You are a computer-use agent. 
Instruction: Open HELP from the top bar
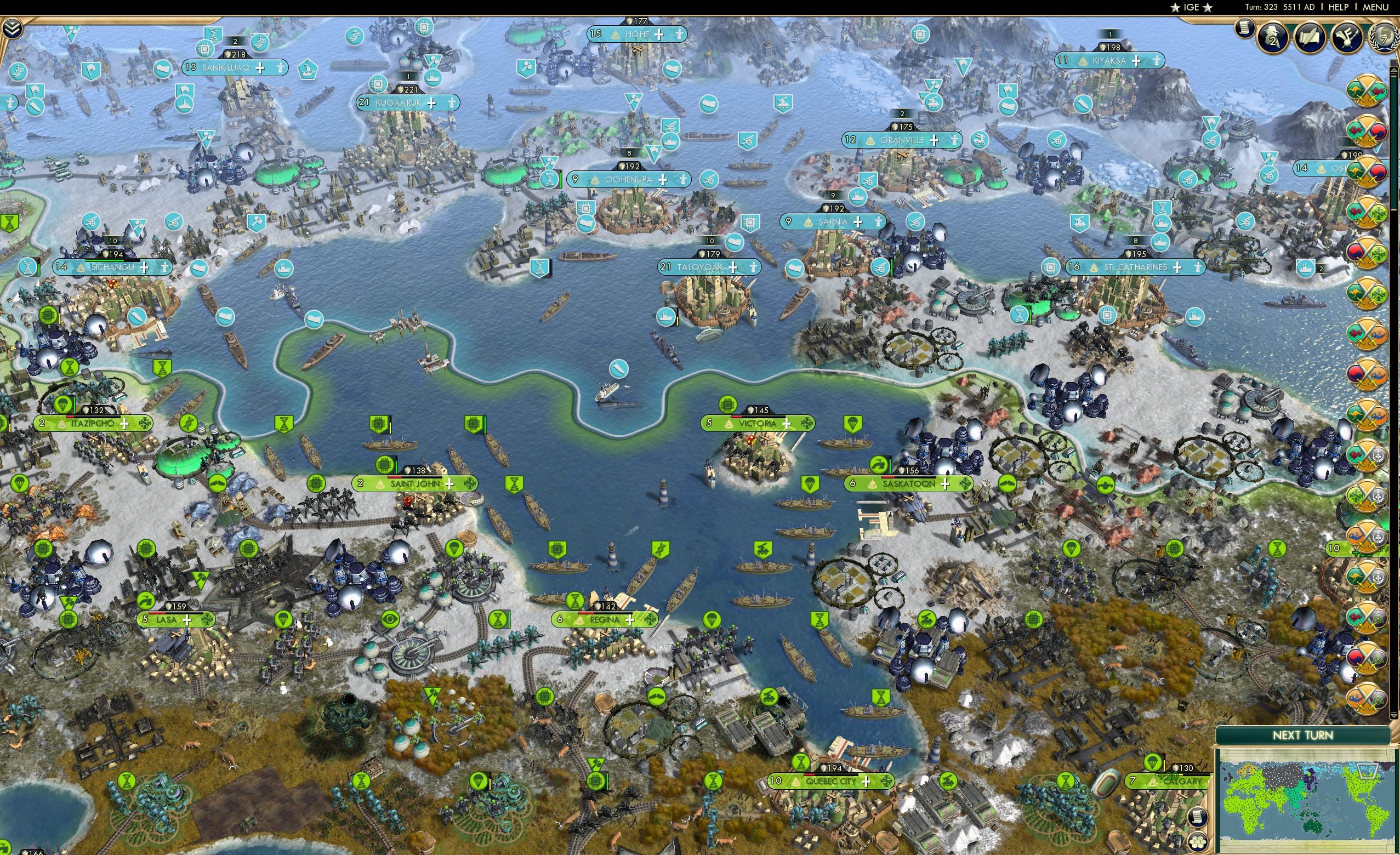pos(1339,7)
